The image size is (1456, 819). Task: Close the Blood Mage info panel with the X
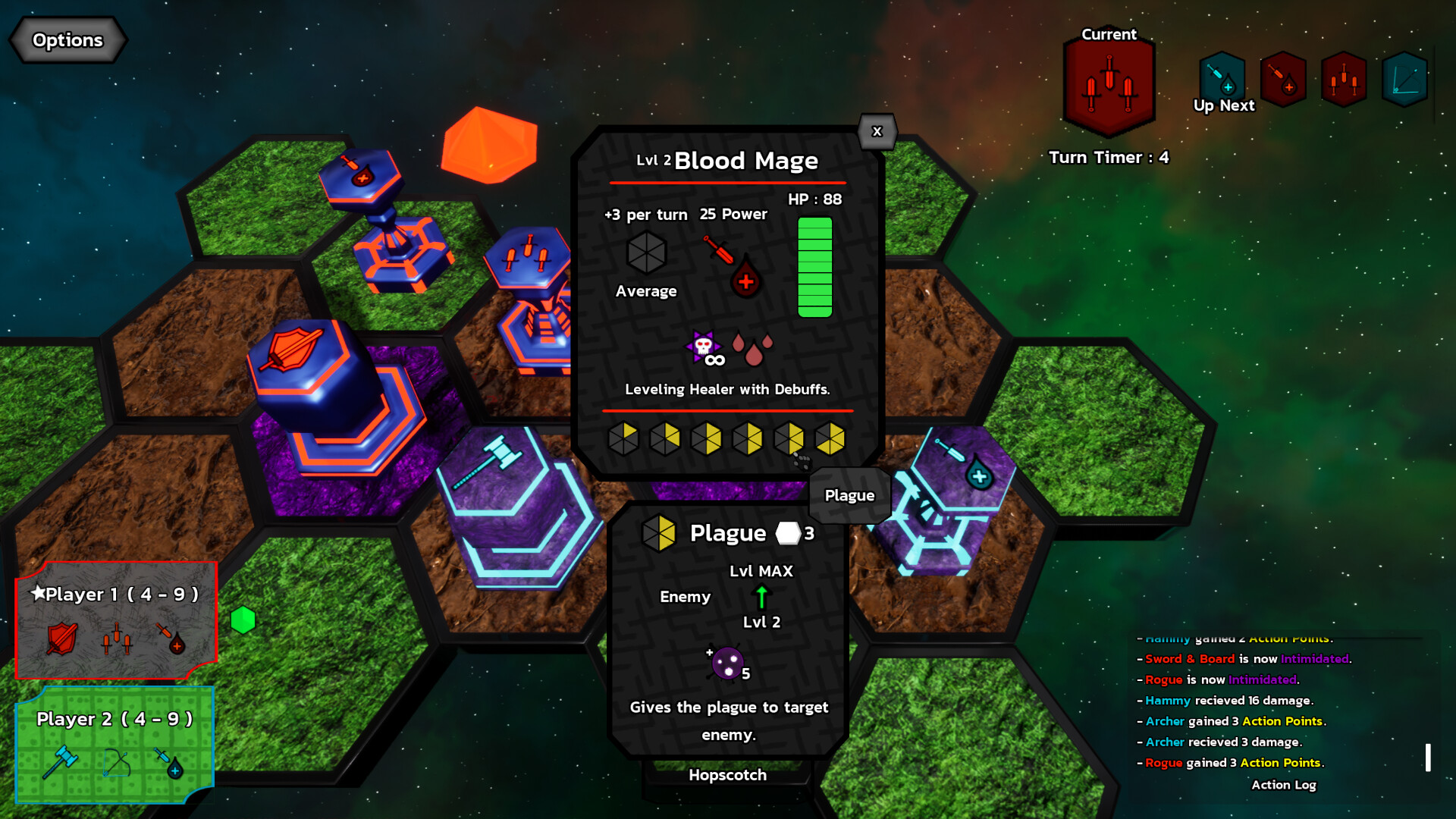coord(877,131)
